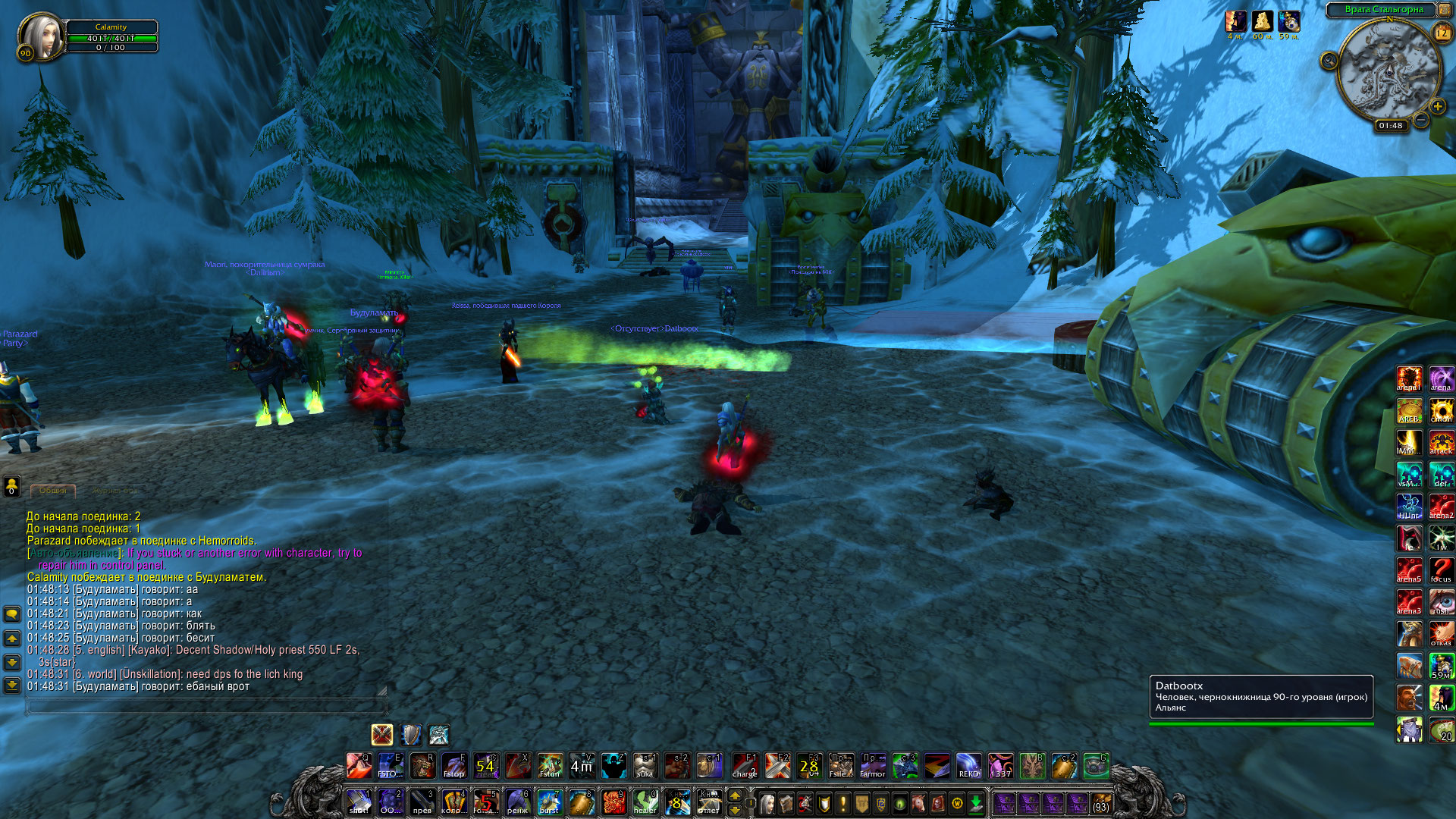Activate the macro labeled attack

pos(1441,442)
